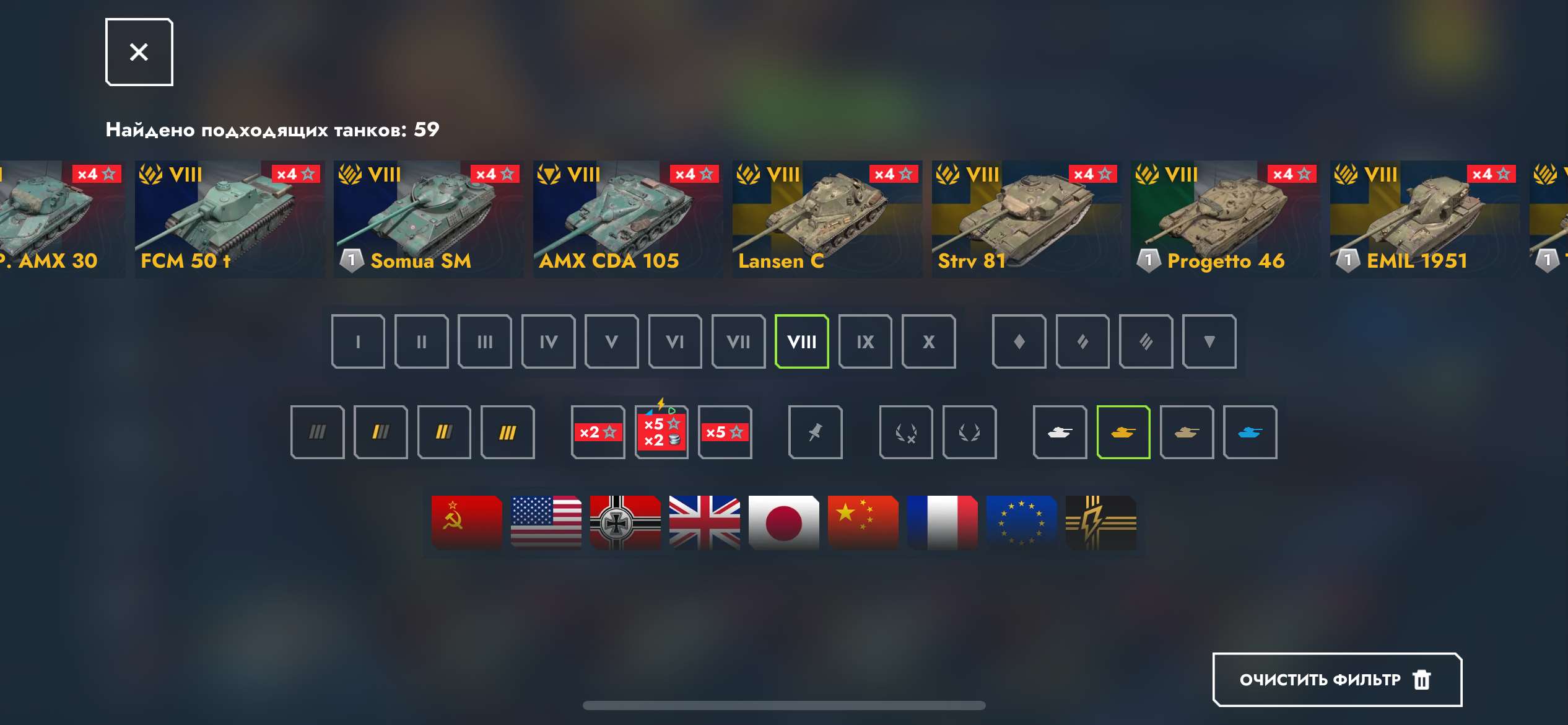This screenshot has width=1568, height=725.
Task: Deselect the tier VIII filter
Action: tap(802, 341)
